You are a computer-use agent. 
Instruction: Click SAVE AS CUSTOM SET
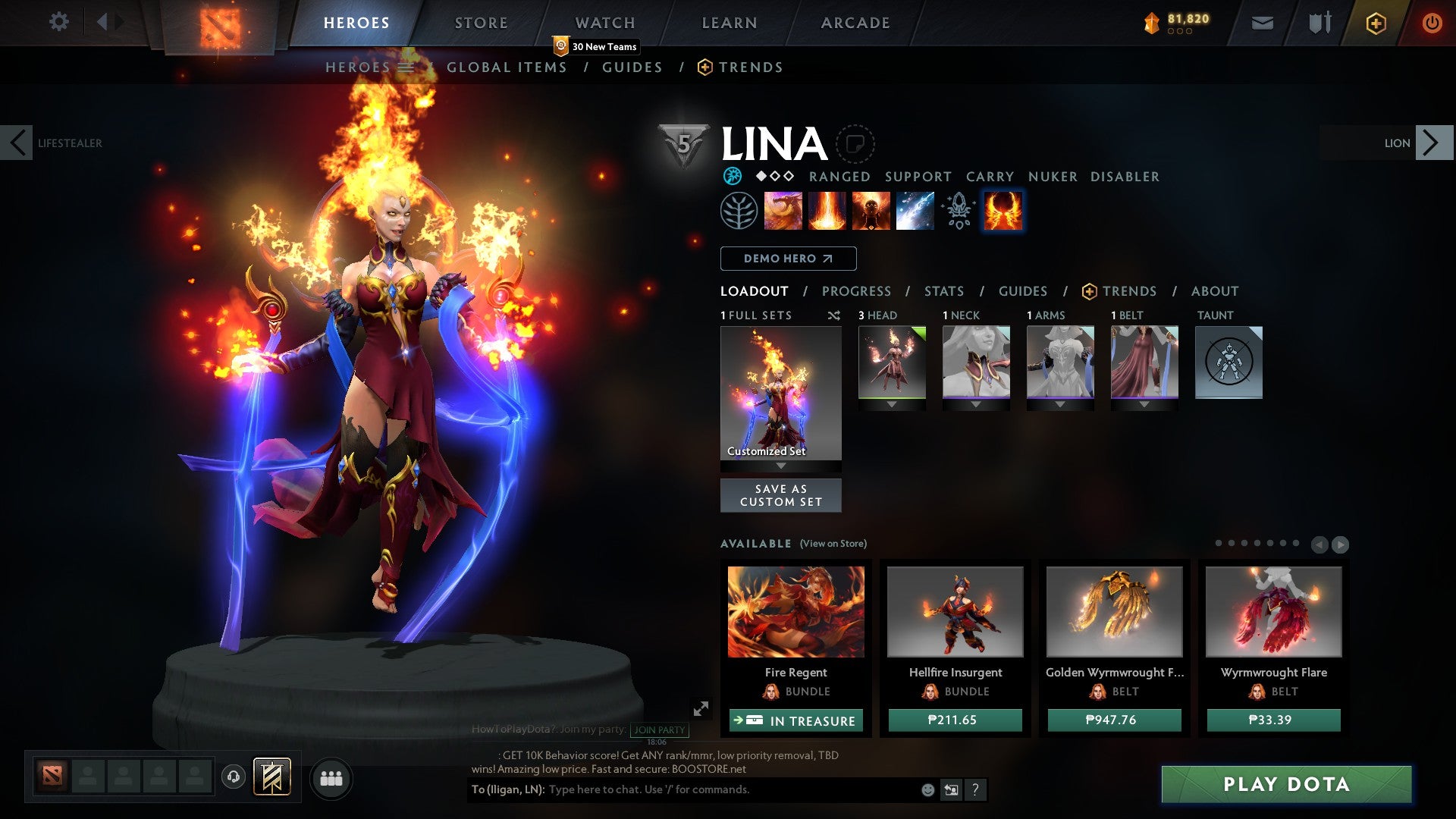click(x=781, y=495)
